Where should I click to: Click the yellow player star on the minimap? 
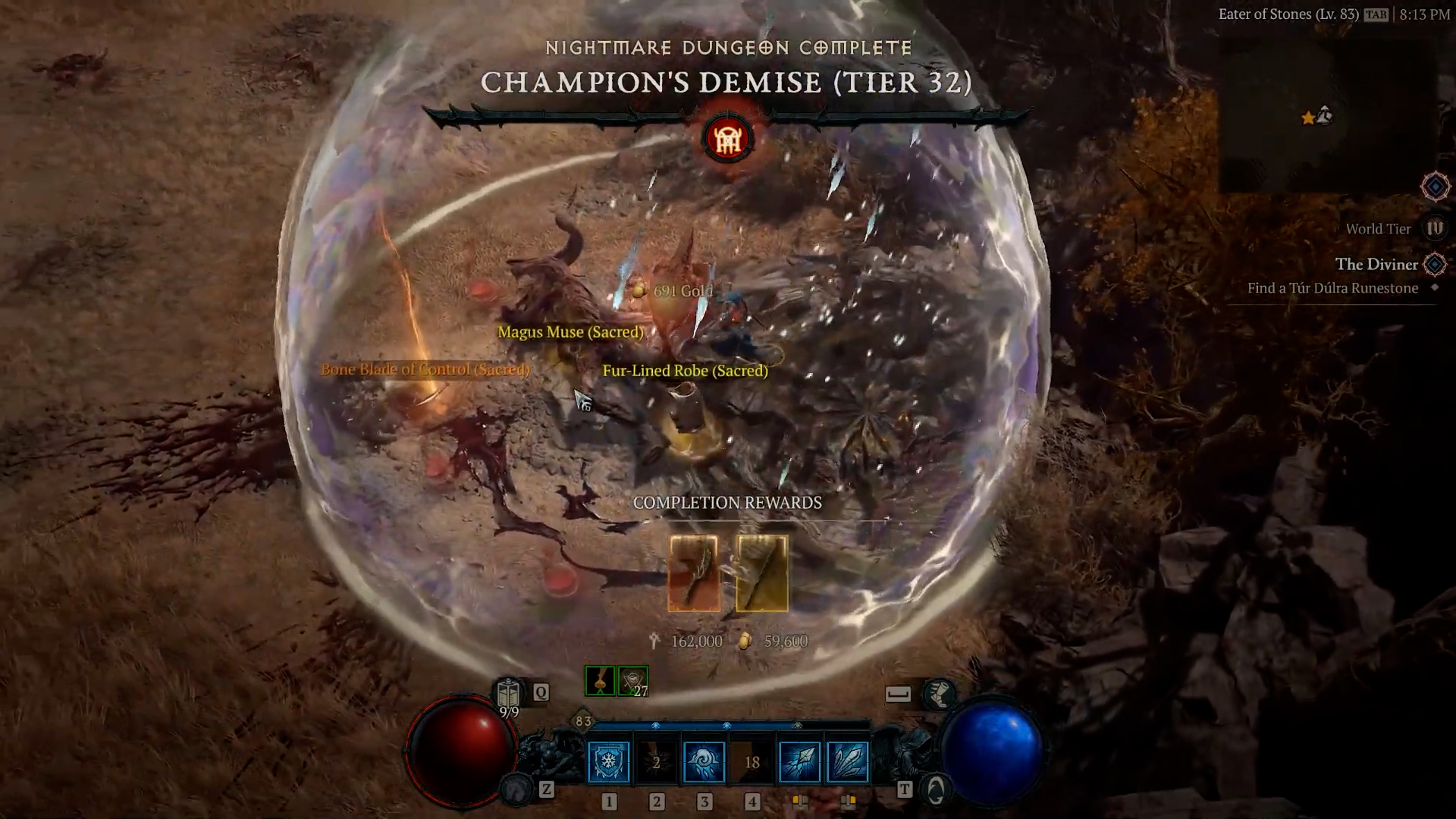tap(1307, 118)
